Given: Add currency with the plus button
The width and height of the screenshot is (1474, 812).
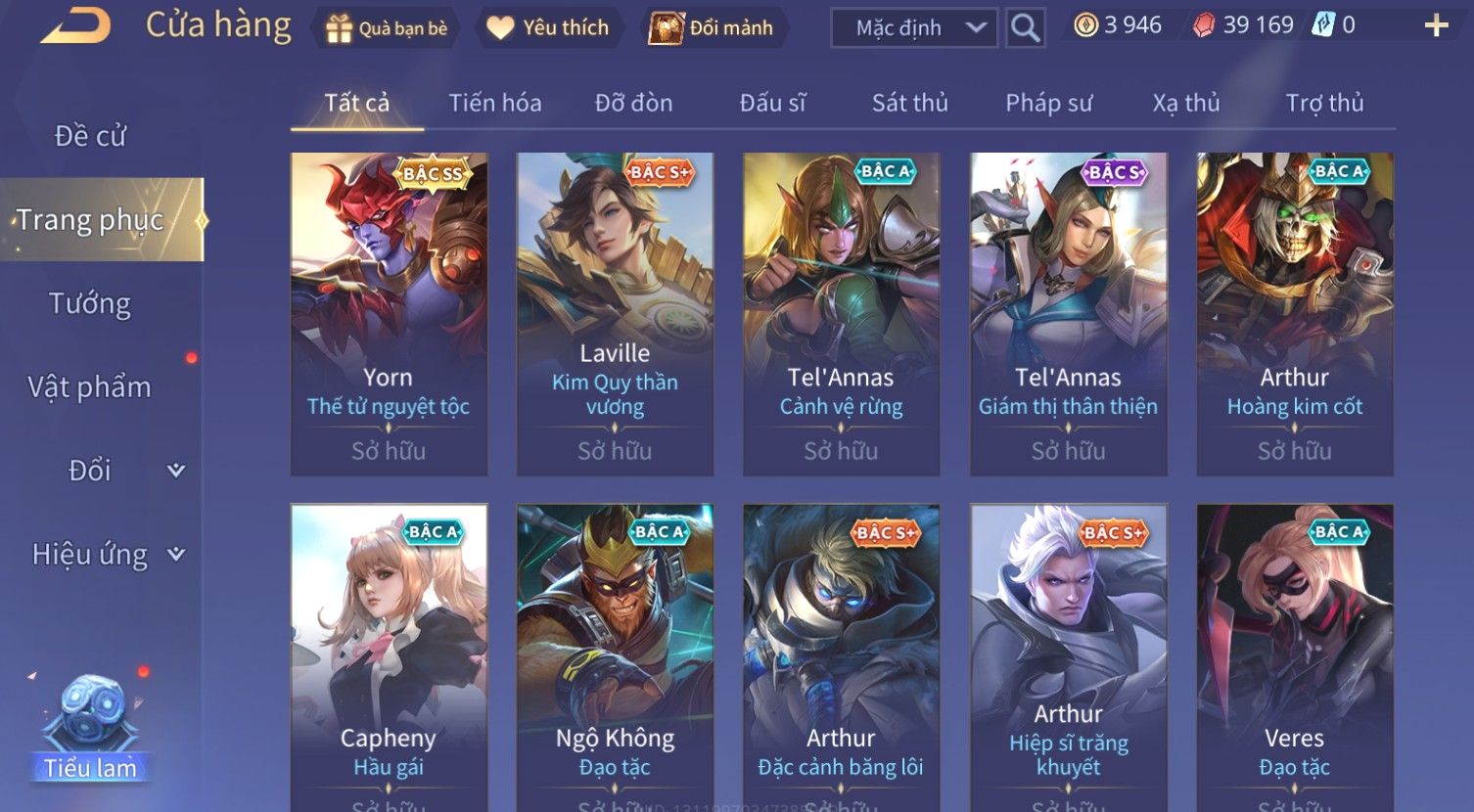Looking at the screenshot, I should coord(1436,26).
